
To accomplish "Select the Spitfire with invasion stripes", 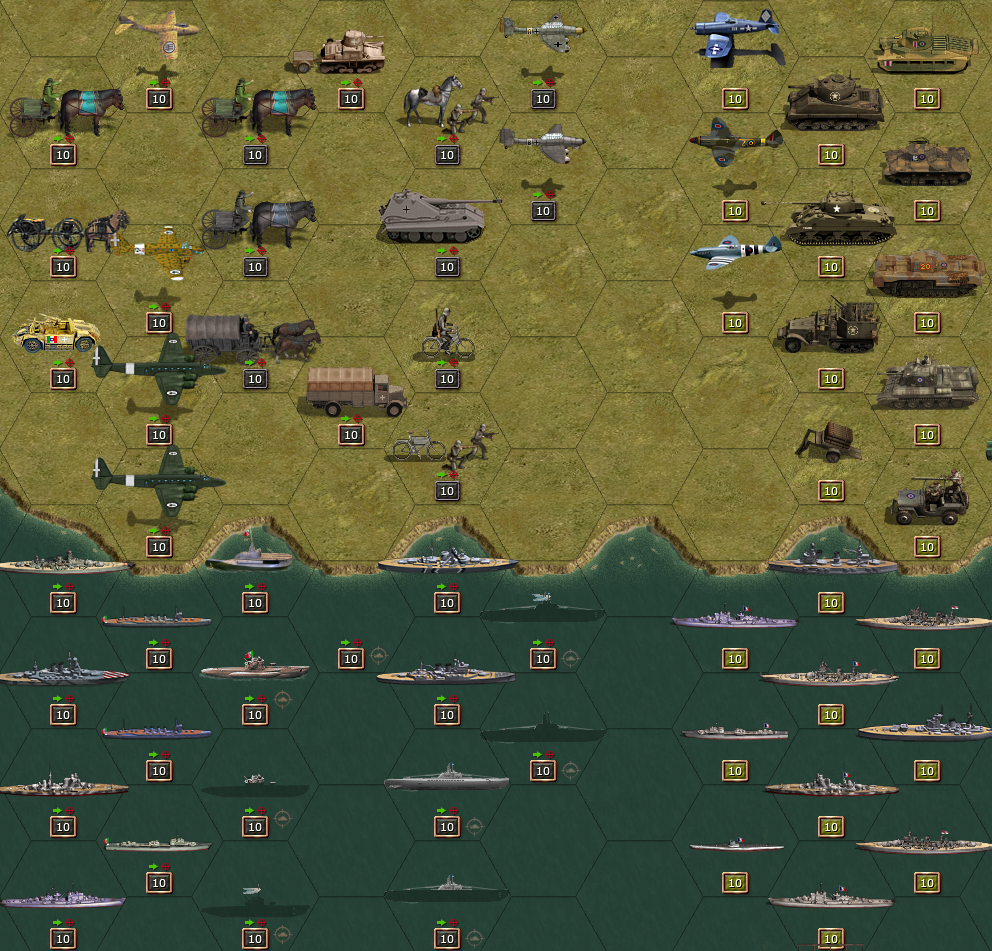I will tap(736, 252).
